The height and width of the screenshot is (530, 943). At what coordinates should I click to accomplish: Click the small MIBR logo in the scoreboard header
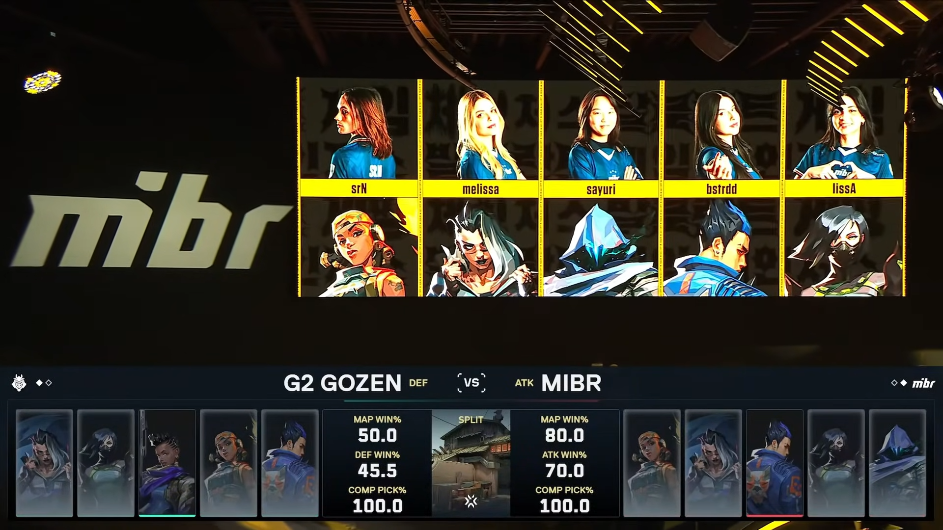coord(923,383)
